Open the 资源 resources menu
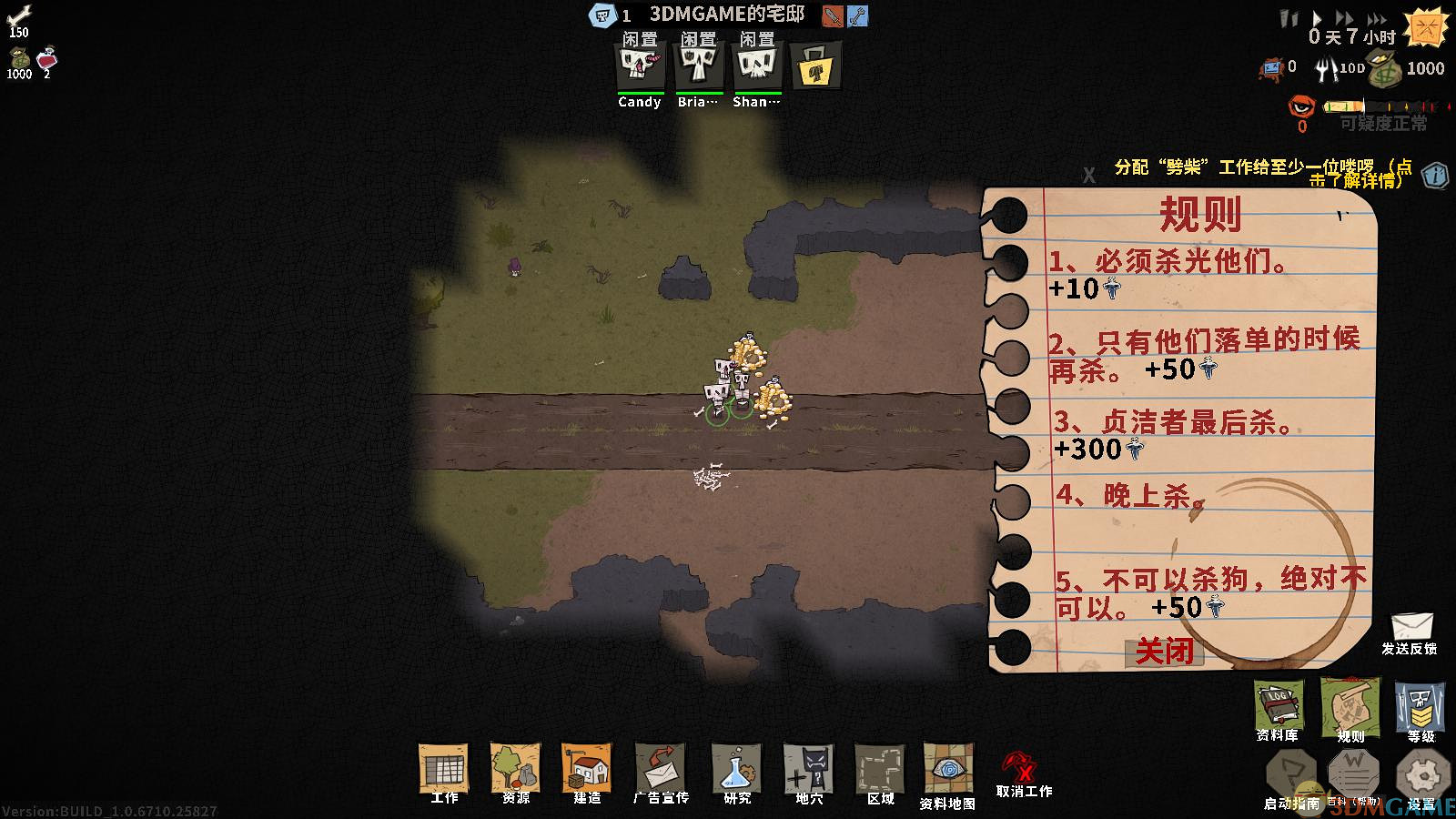Image resolution: width=1456 pixels, height=819 pixels. point(515,770)
